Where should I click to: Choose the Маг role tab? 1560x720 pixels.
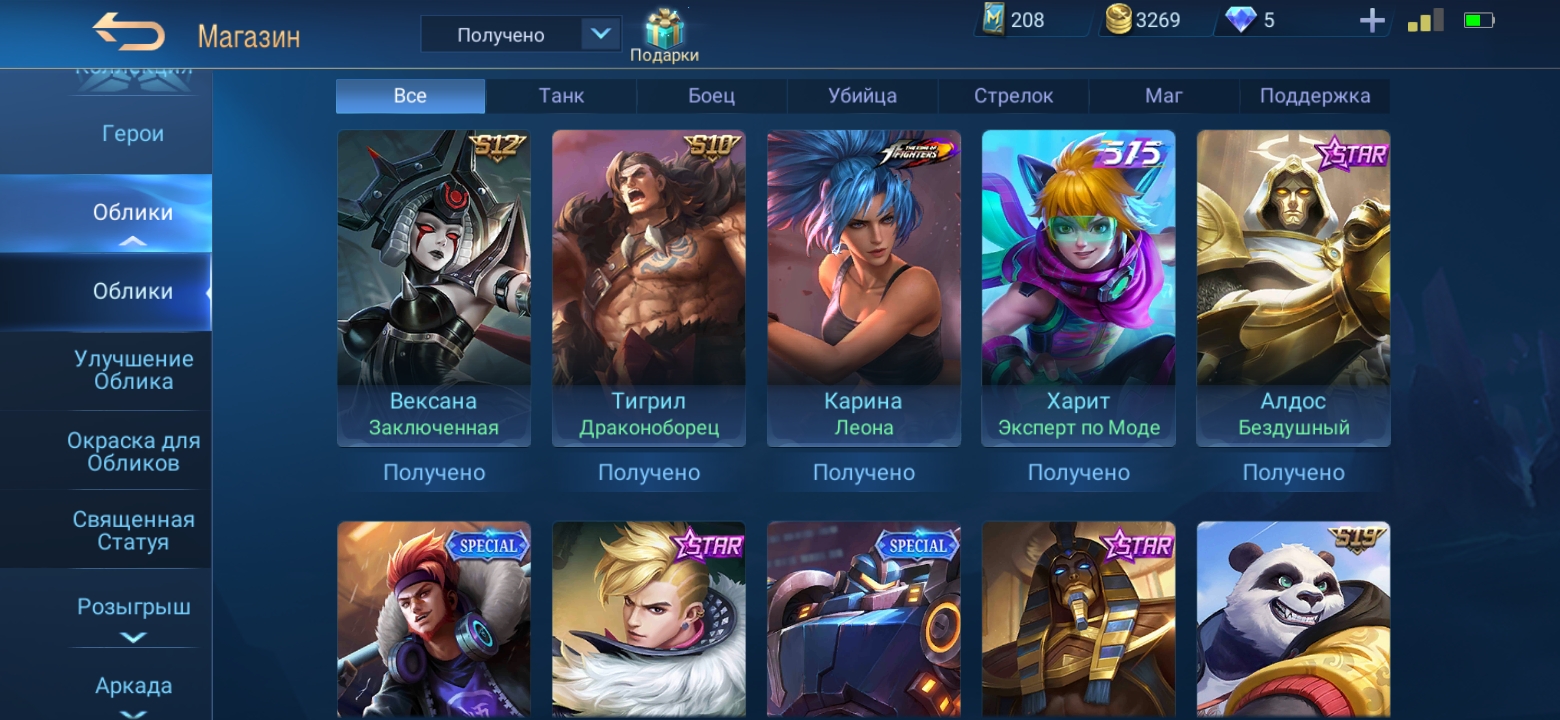[x=1164, y=96]
